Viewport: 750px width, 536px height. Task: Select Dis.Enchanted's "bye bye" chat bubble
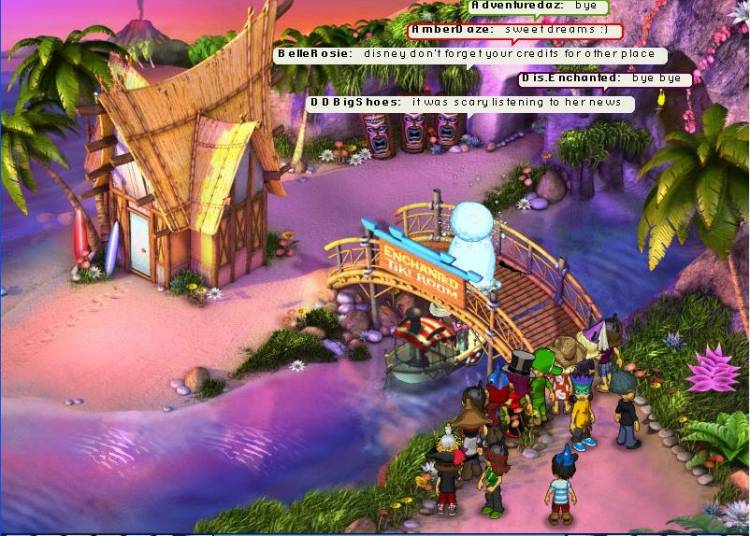604,78
